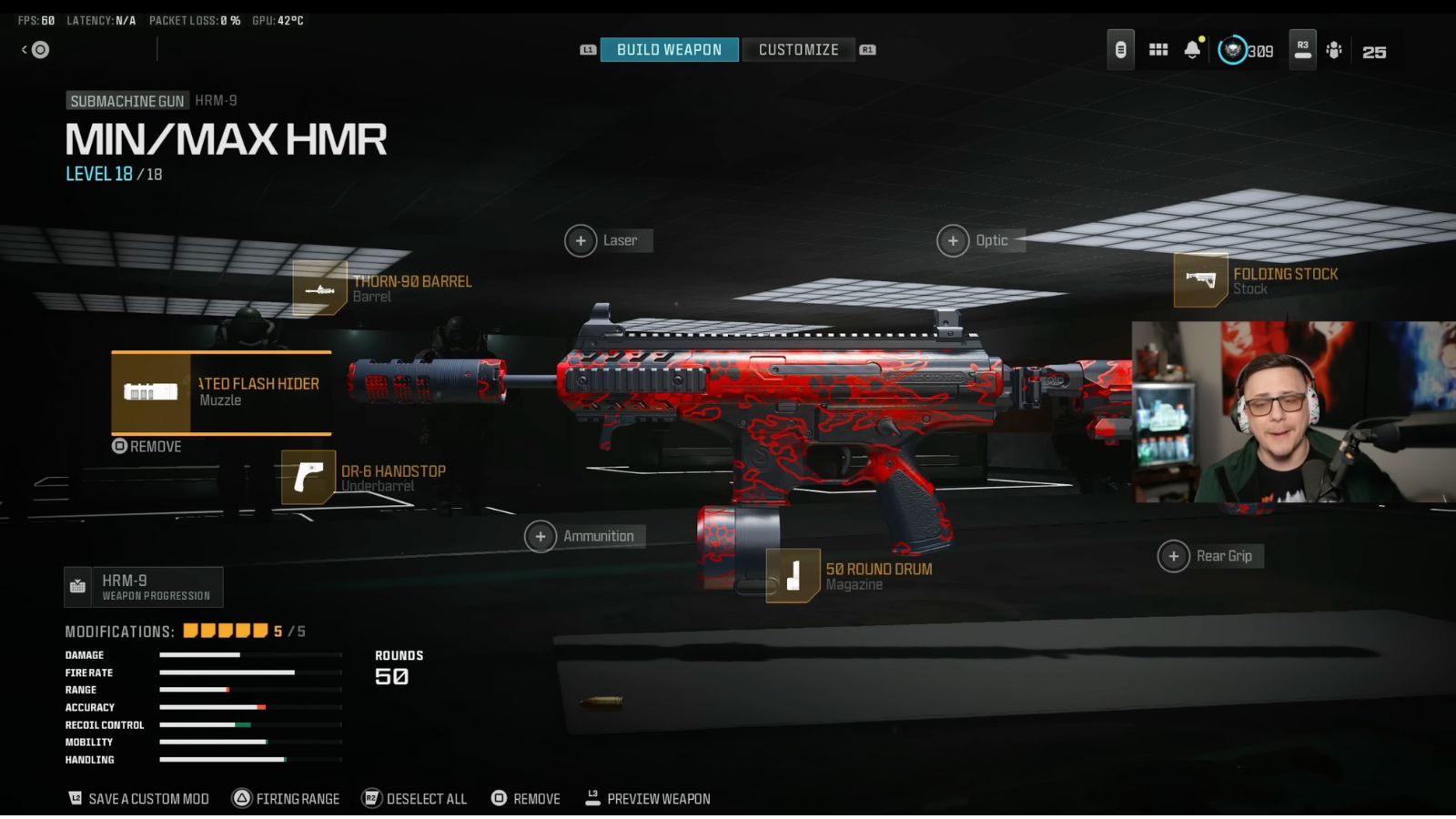Open the Rear Grip attachment slot
The image size is (1456, 819).
(1173, 555)
